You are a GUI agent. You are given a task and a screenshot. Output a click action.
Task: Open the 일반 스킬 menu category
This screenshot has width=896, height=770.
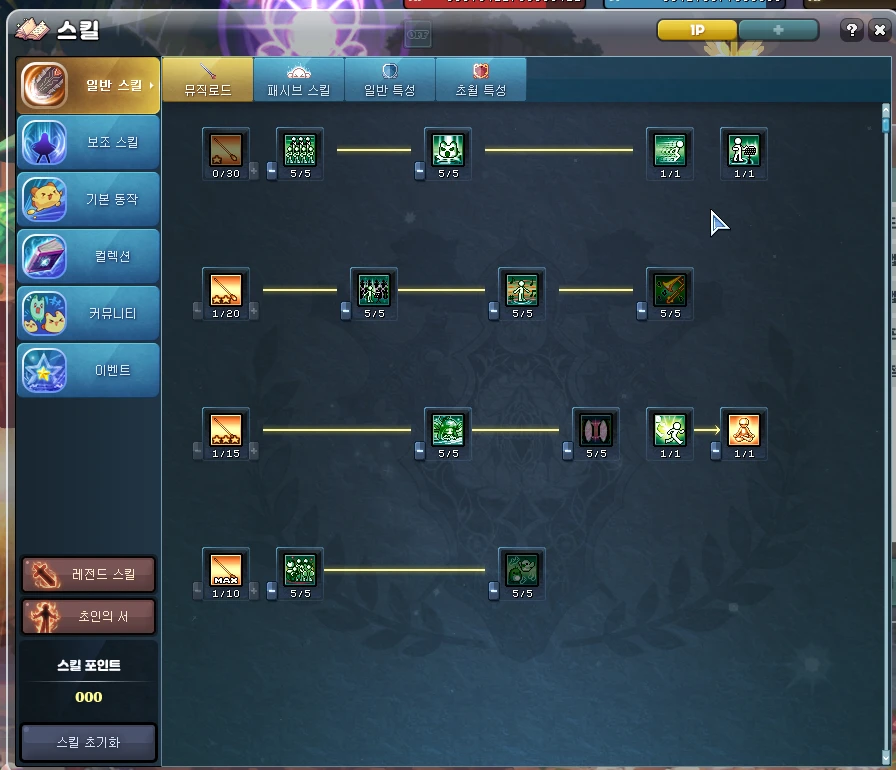tap(88, 85)
